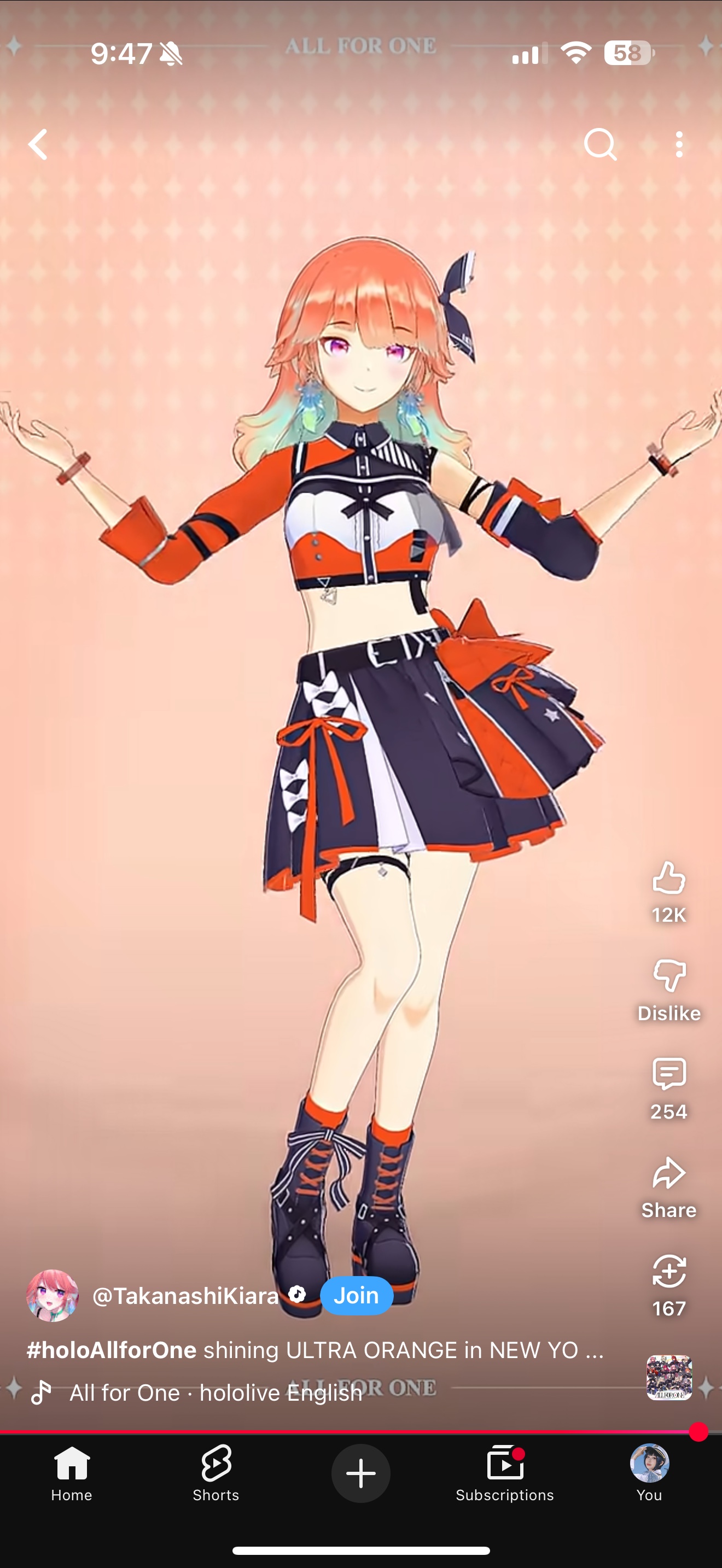Screen dimensions: 722x1568
Task: Go back with the back arrow
Action: click(38, 144)
